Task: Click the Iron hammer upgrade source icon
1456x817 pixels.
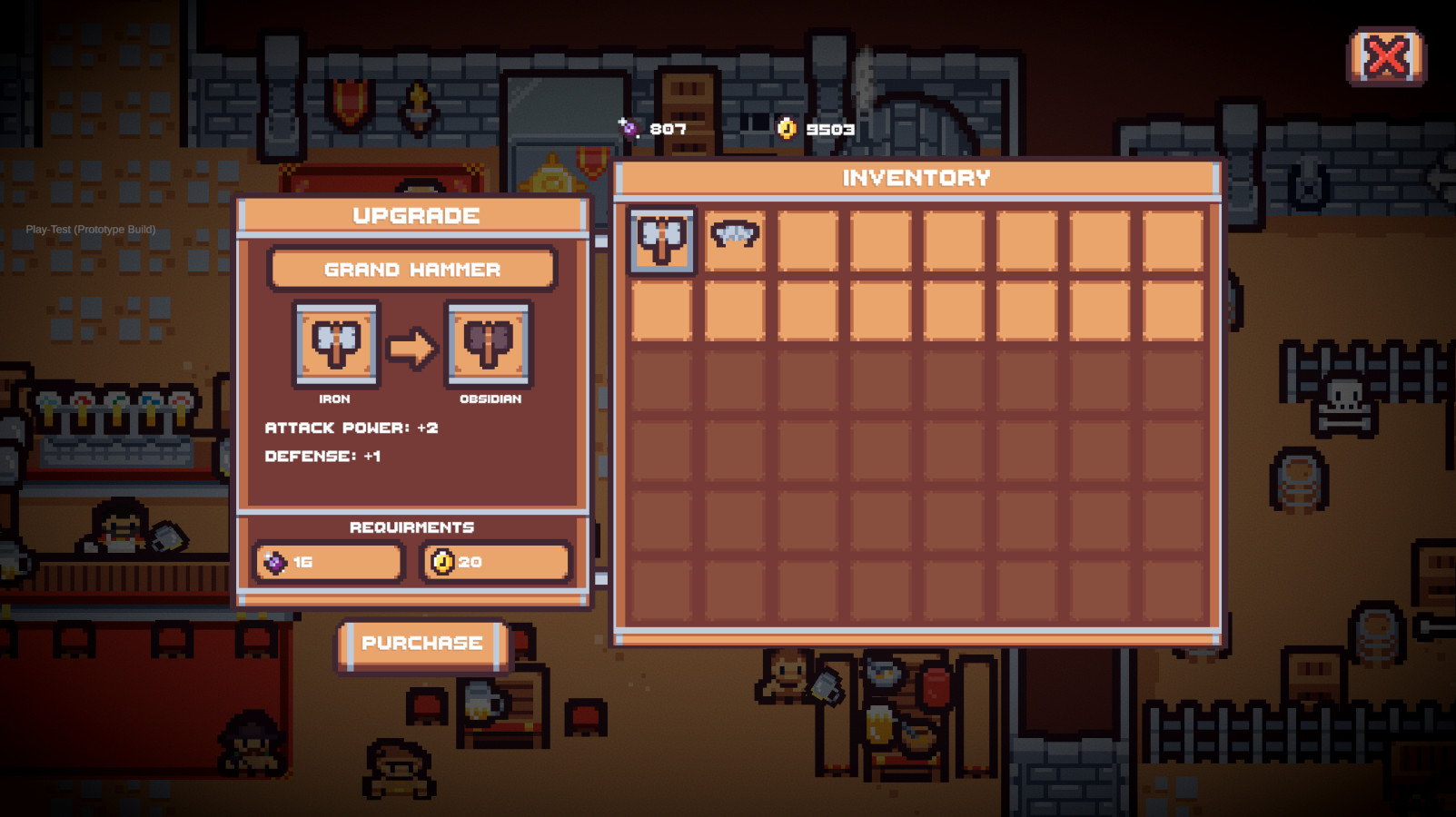Action: tap(336, 345)
